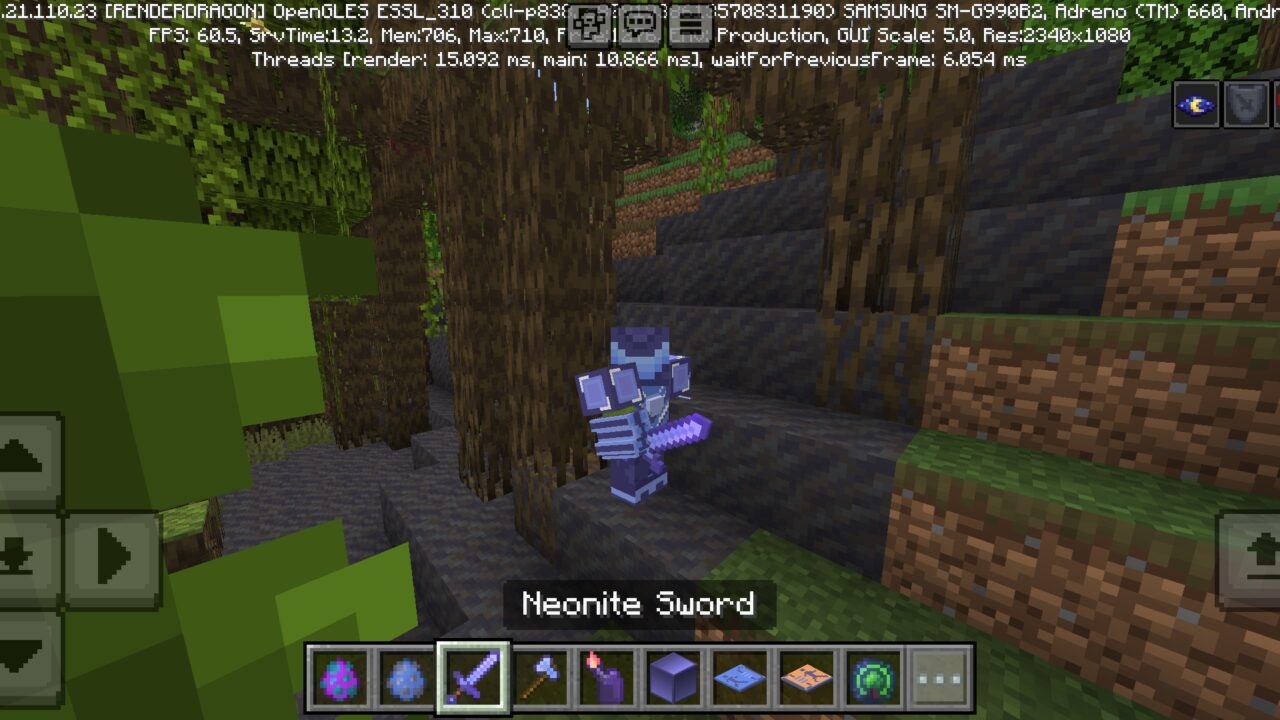
Task: Open the chat window
Action: tap(637, 22)
